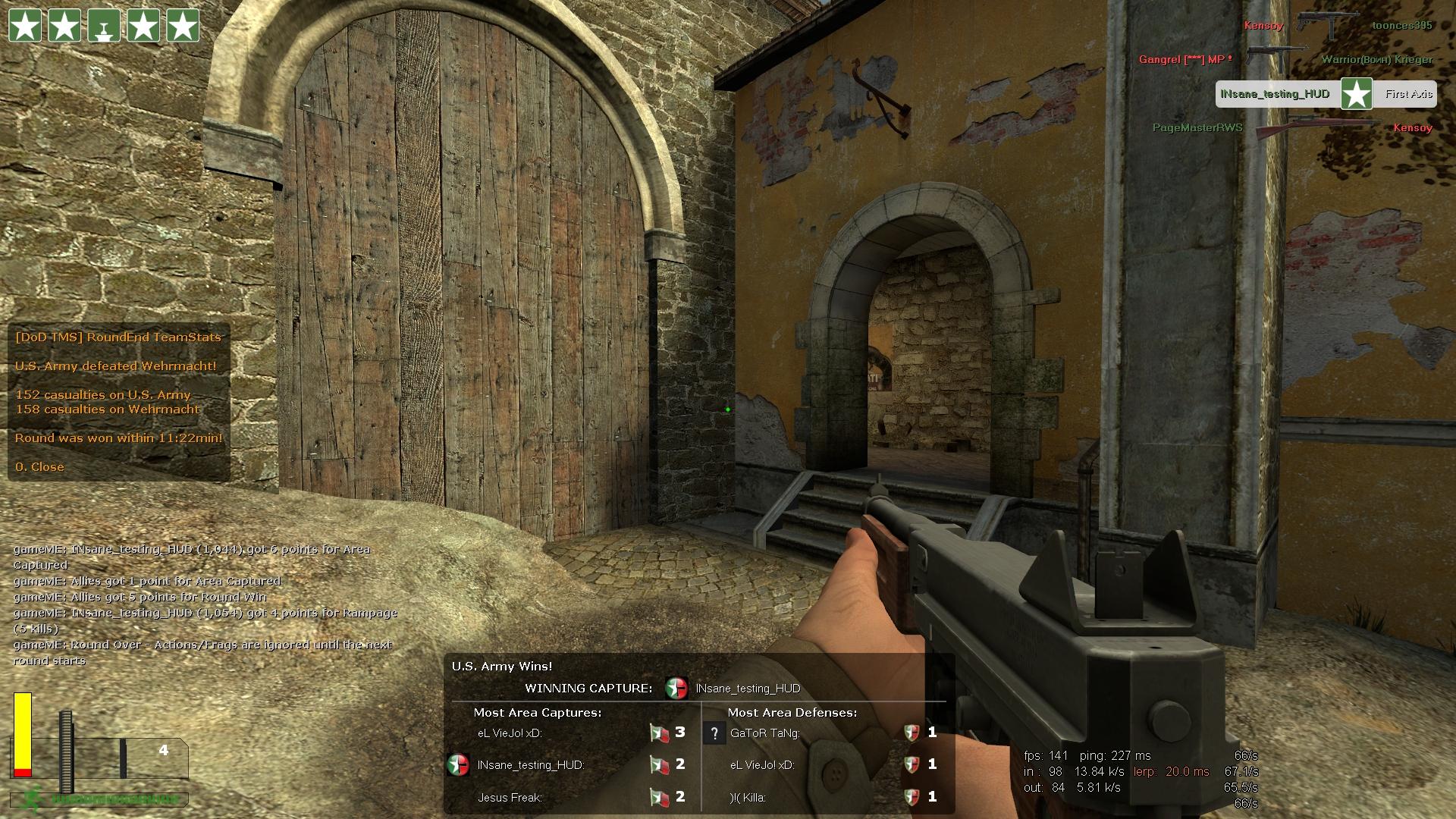Close the RoundEnd TeamStats menu
This screenshot has height=819, width=1456.
tap(39, 467)
